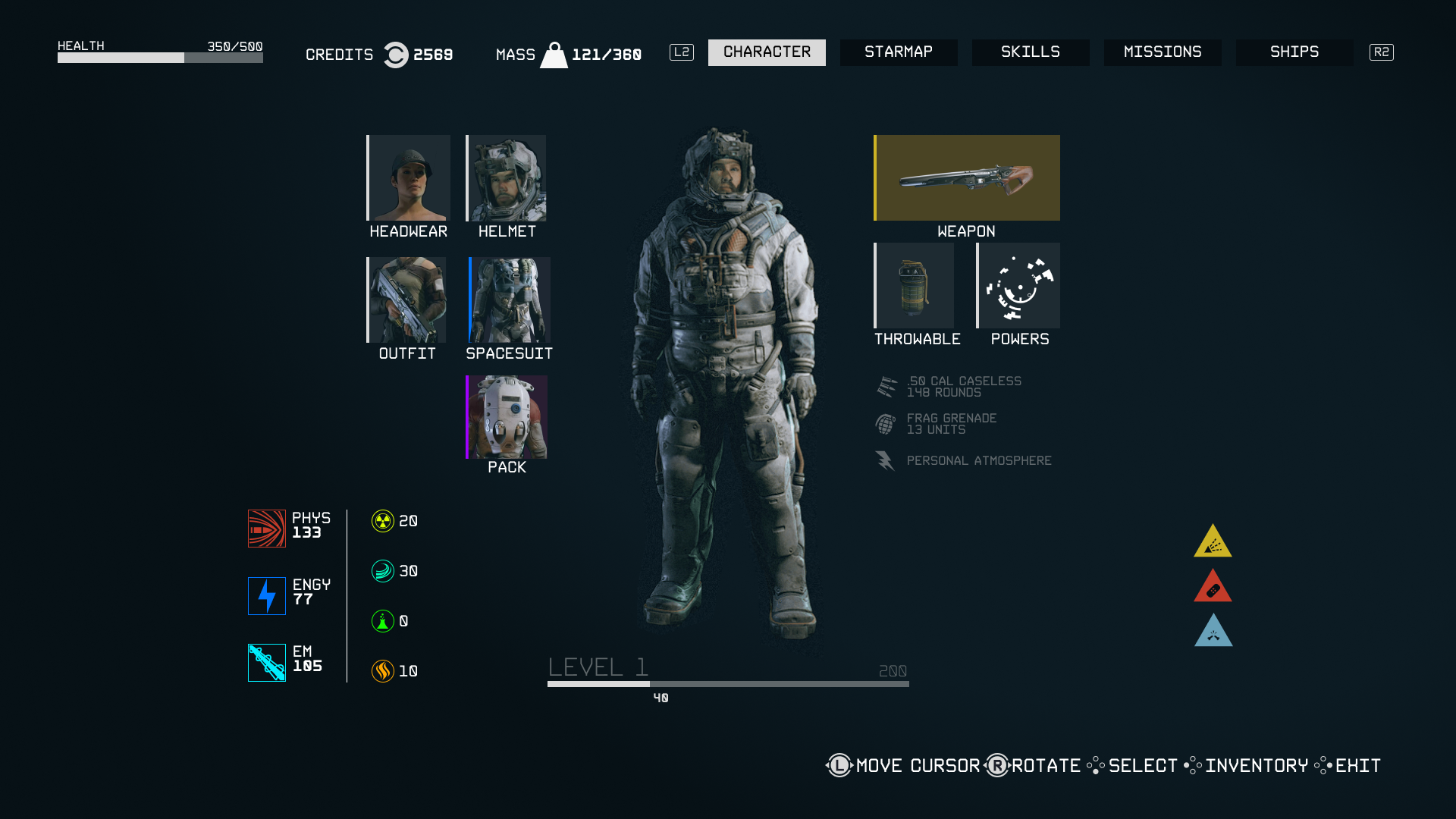The image size is (1456, 819).
Task: Select the equipped rifle Weapon slot
Action: [x=967, y=178]
